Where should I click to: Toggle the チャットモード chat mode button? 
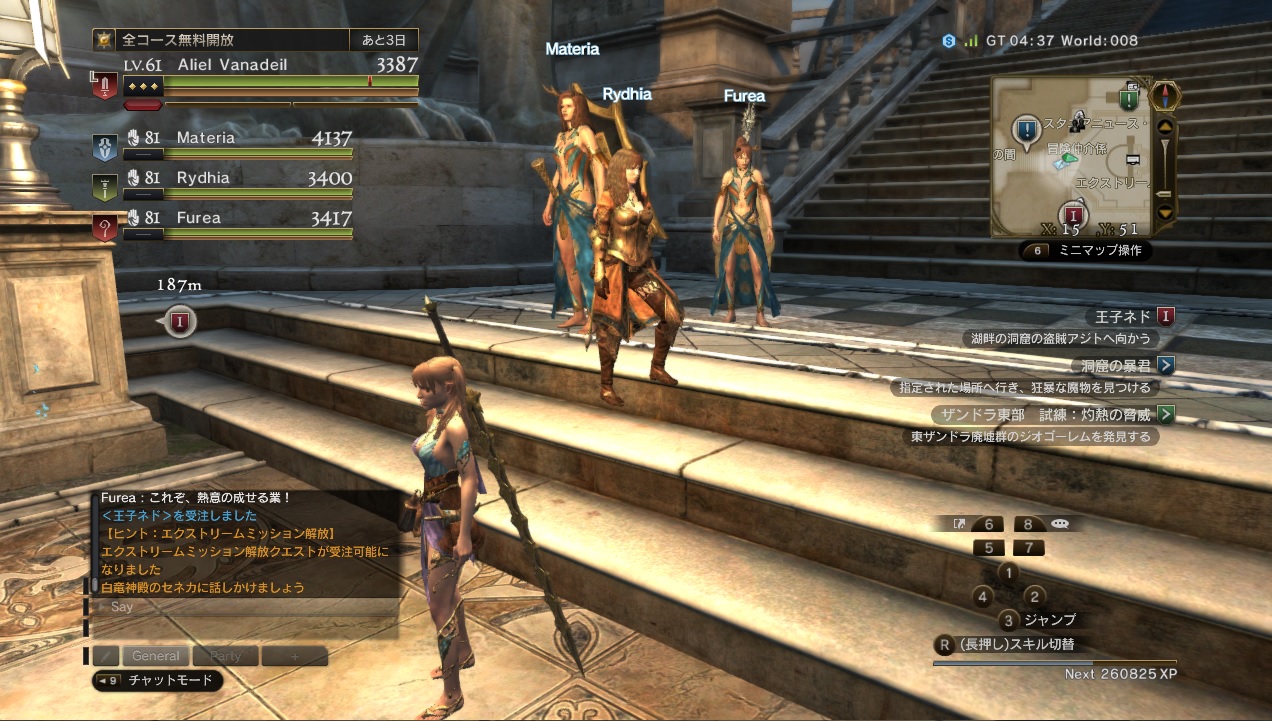(157, 681)
